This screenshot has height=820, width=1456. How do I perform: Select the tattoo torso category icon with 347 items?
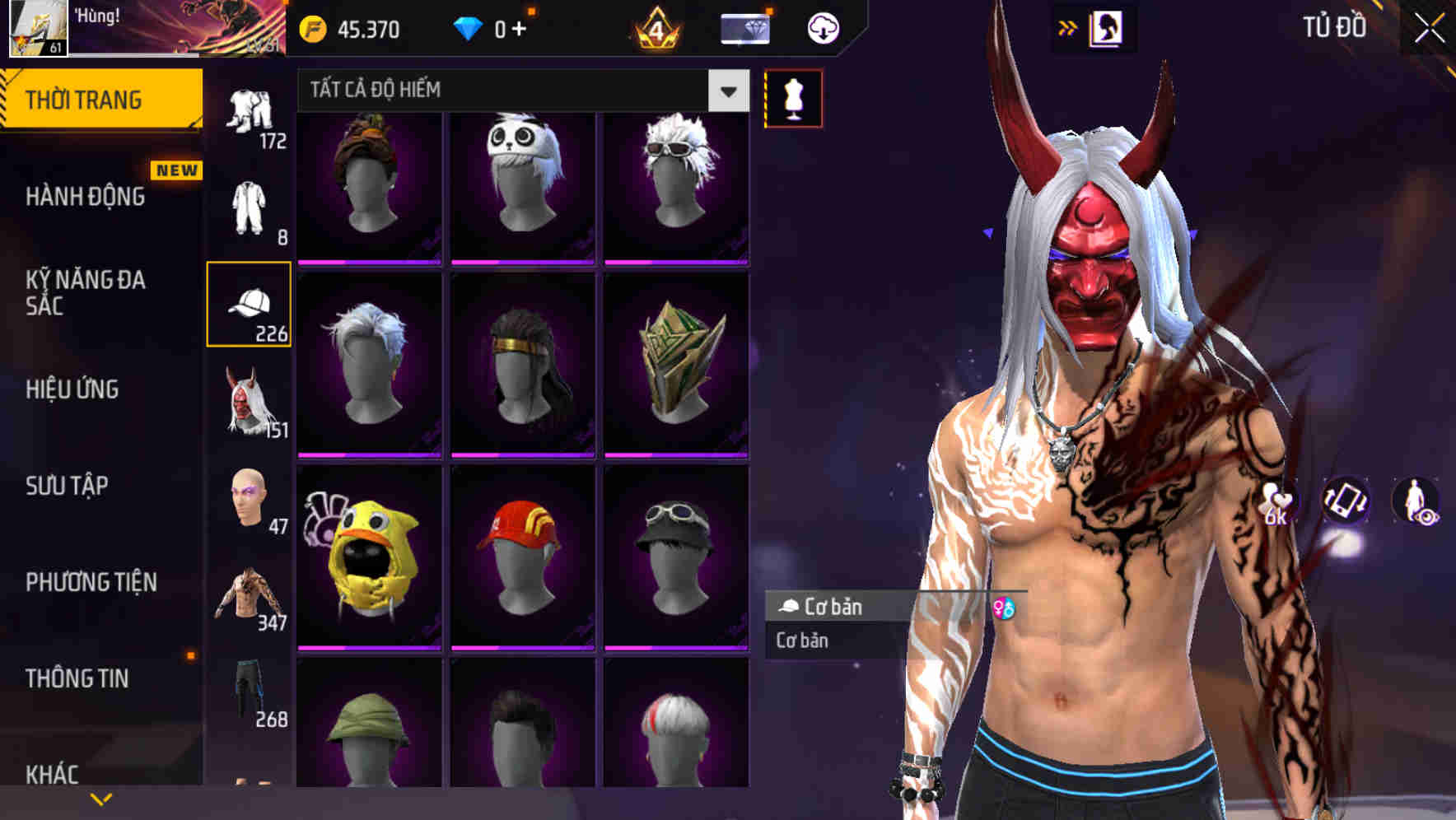click(x=250, y=593)
